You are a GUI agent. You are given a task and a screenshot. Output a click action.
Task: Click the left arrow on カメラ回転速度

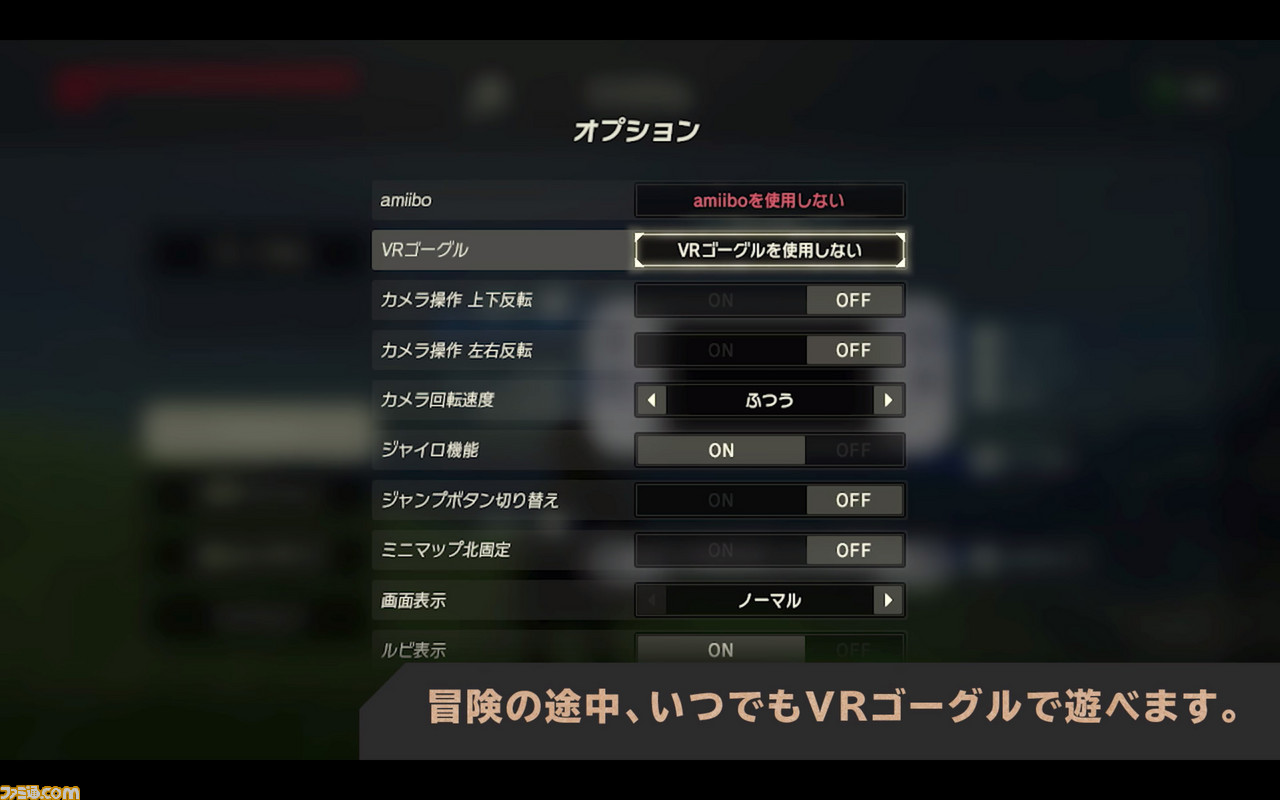pyautogui.click(x=649, y=400)
